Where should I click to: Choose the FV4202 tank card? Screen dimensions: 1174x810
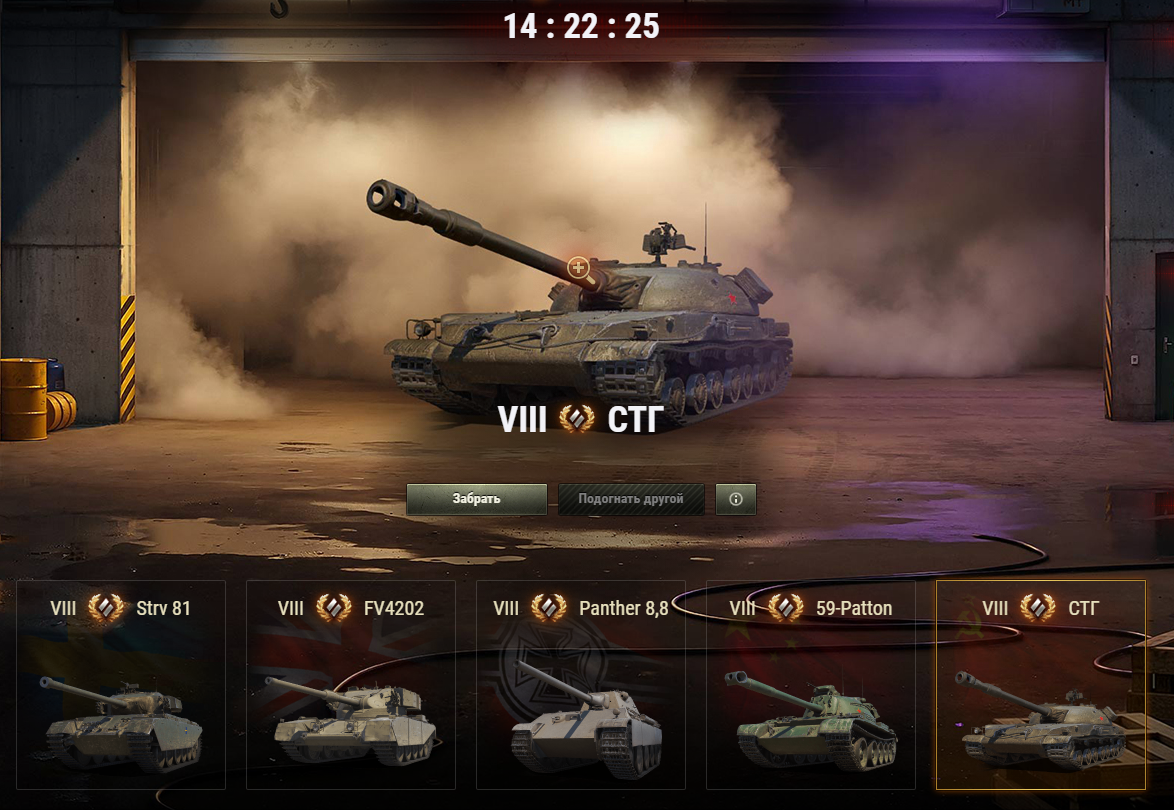click(x=351, y=685)
